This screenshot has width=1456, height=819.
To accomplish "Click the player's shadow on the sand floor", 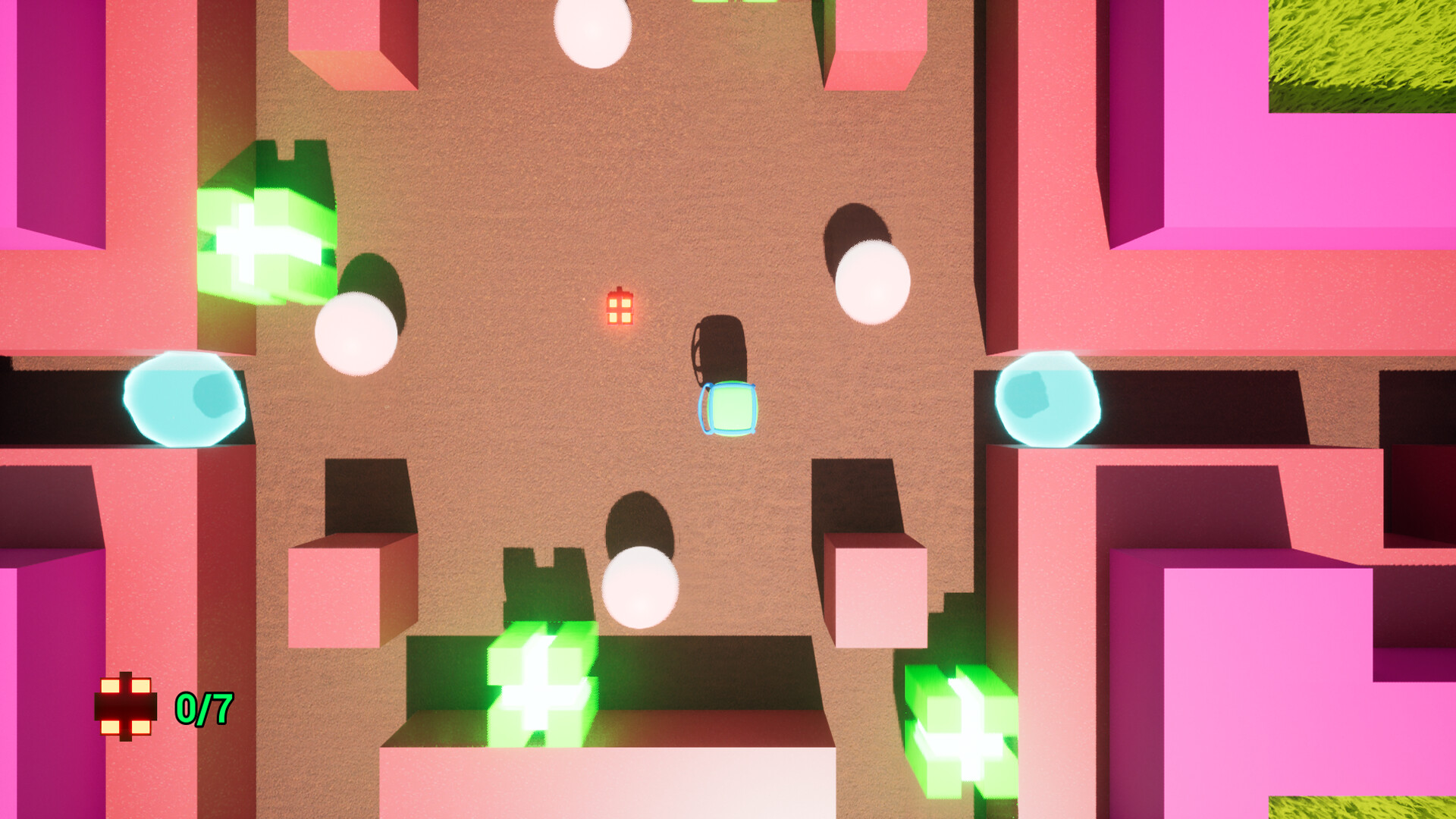I will pos(720,349).
